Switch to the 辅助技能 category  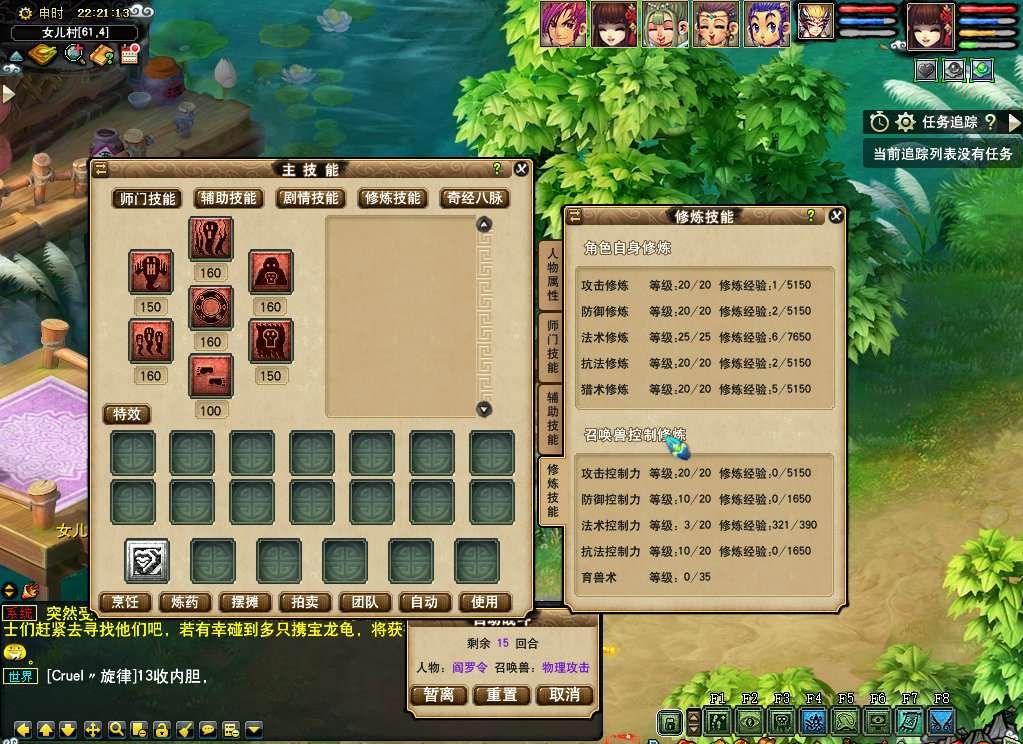pyautogui.click(x=229, y=198)
